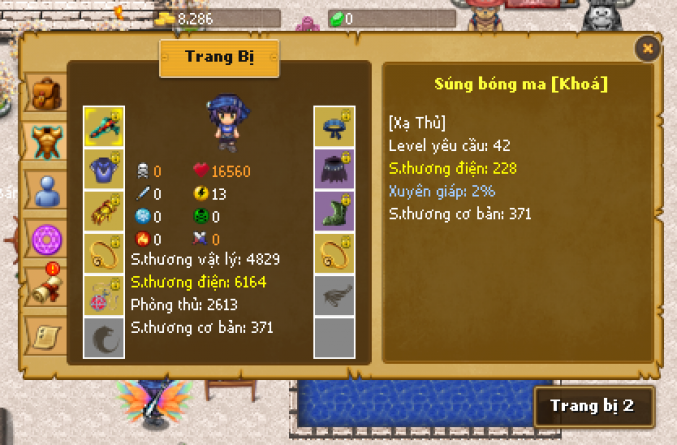Select the gold ring slot below the boots

point(334,253)
